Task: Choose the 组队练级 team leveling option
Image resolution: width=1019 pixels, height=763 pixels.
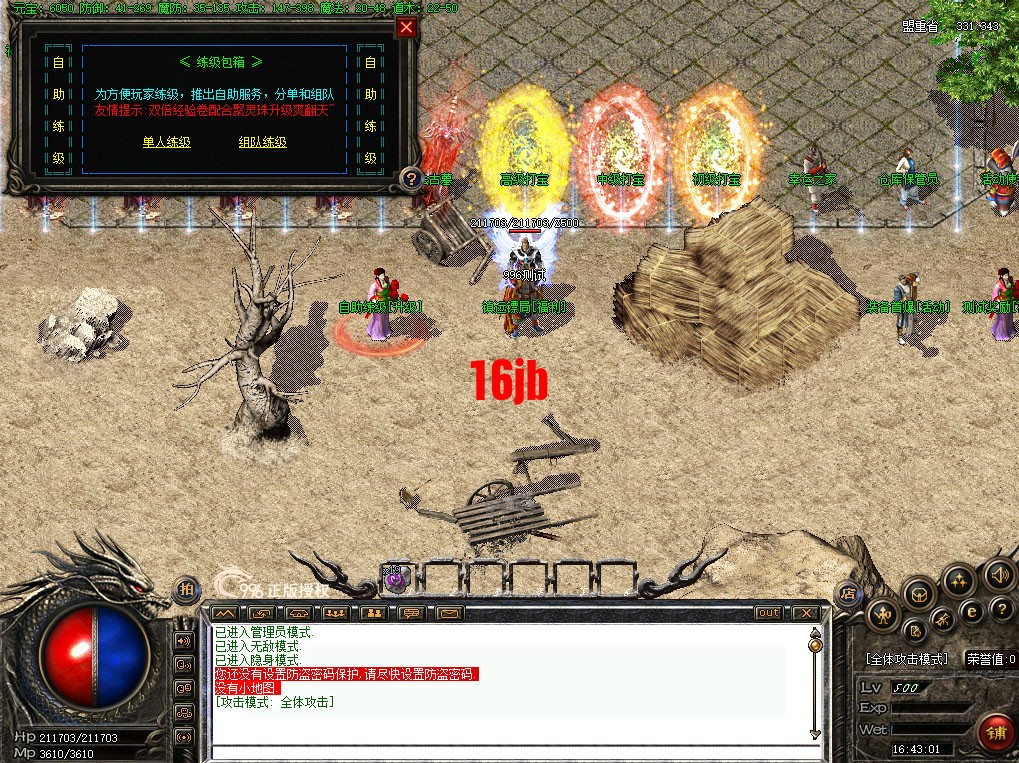Action: (x=262, y=142)
